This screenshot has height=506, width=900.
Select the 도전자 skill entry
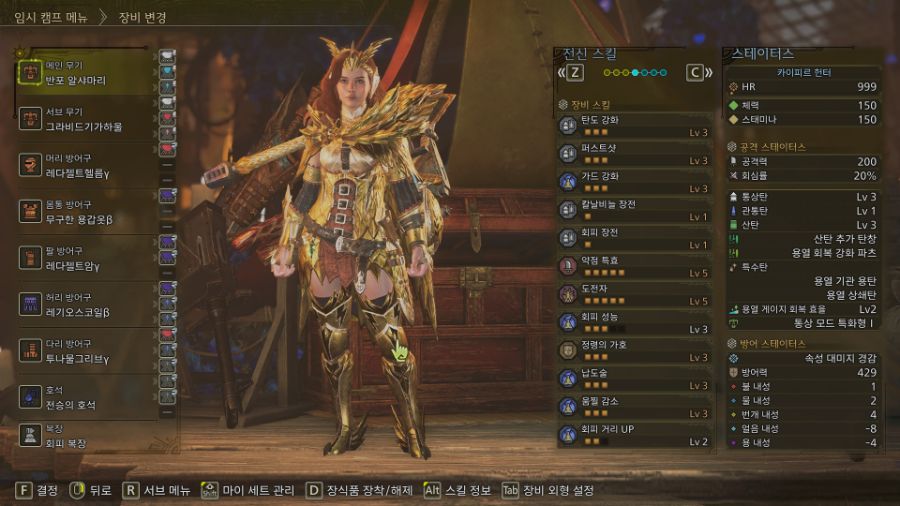coord(635,293)
